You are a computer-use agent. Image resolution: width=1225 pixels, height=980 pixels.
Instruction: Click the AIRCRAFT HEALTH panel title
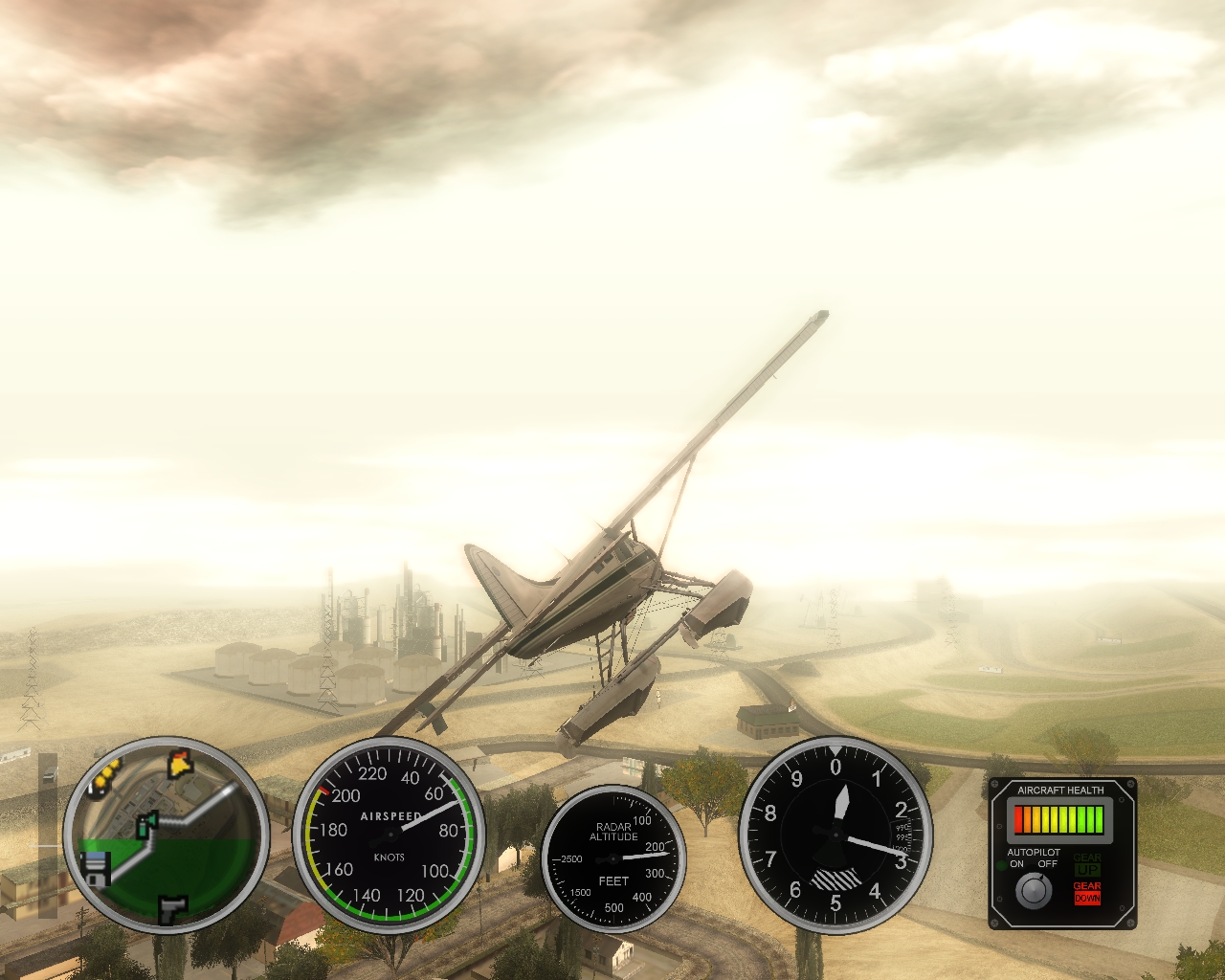(1060, 790)
